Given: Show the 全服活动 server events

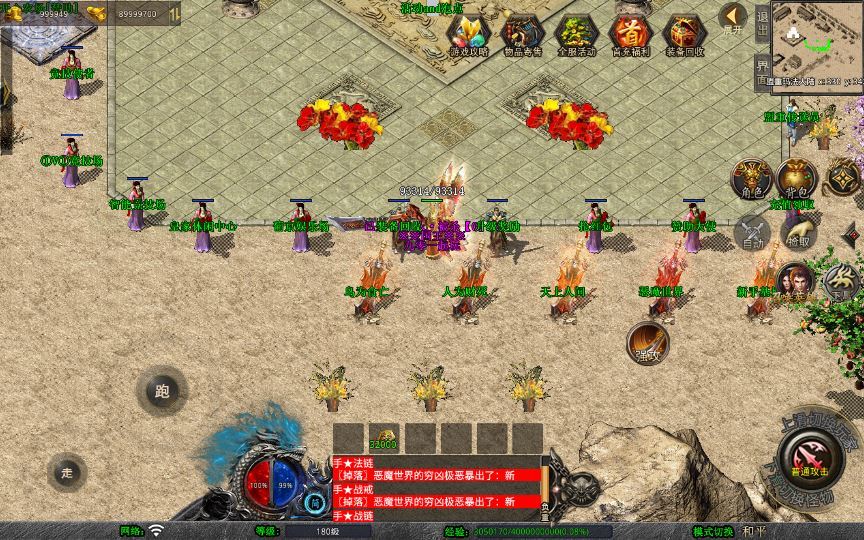Looking at the screenshot, I should click(576, 34).
